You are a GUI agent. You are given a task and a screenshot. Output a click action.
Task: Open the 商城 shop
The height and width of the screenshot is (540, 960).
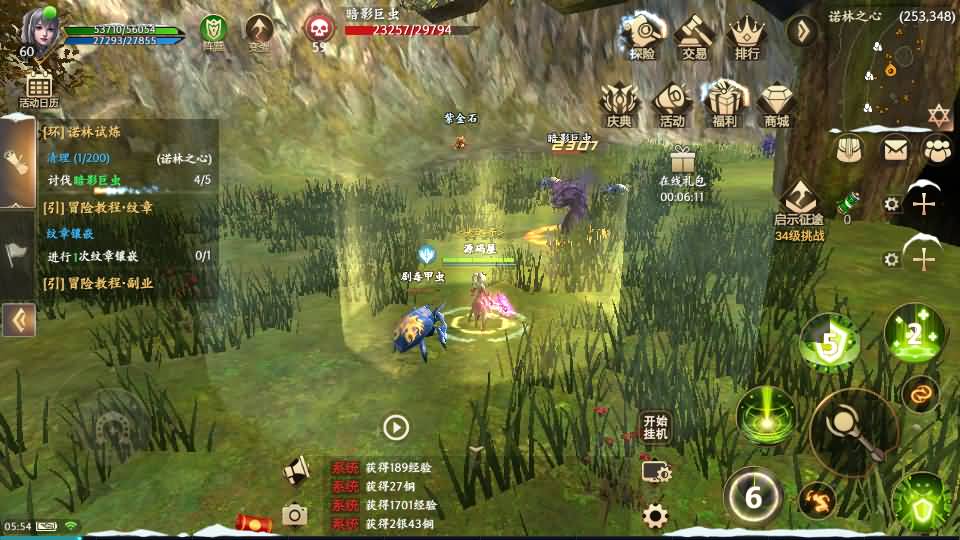point(776,104)
